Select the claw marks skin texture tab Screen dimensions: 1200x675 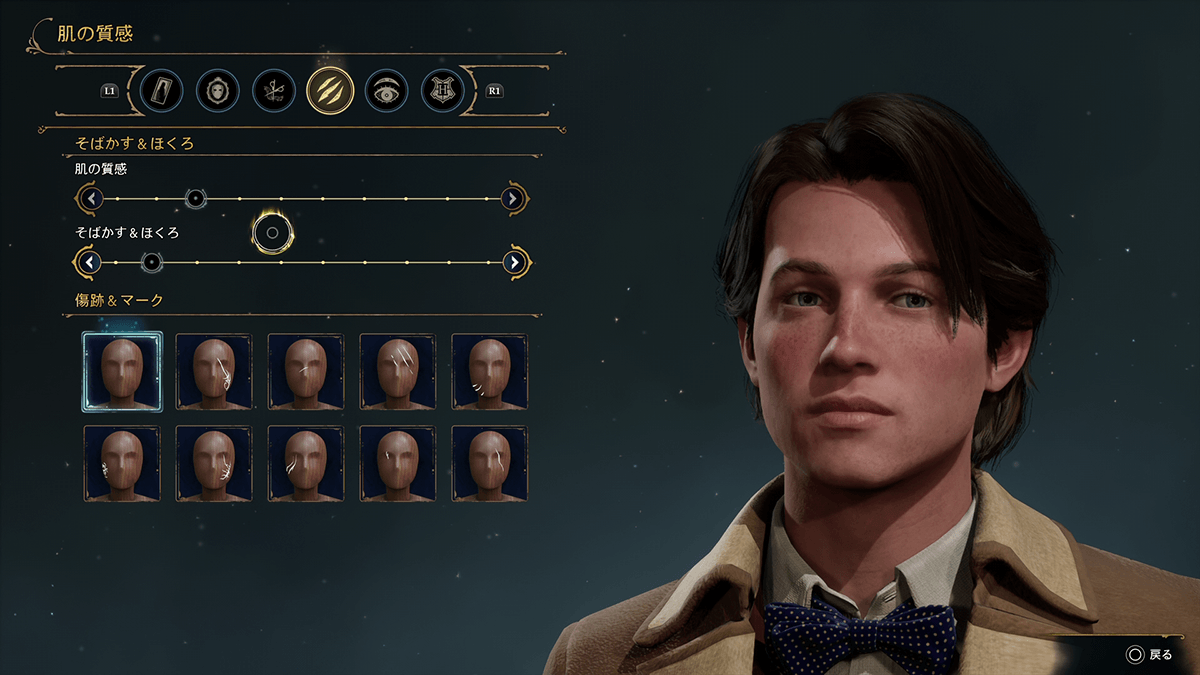[330, 90]
